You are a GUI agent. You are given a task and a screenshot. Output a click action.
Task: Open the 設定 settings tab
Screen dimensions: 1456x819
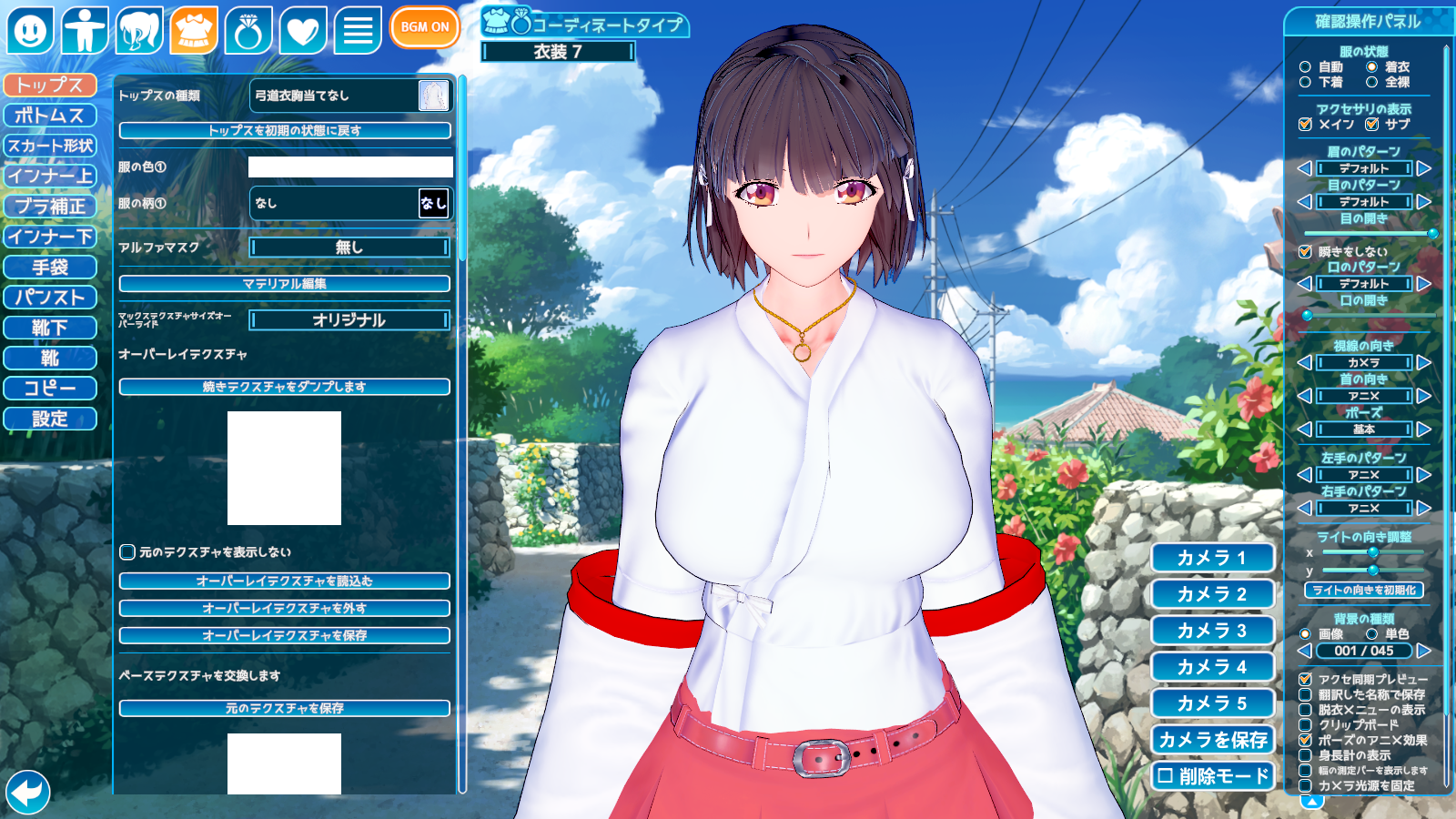coord(50,419)
